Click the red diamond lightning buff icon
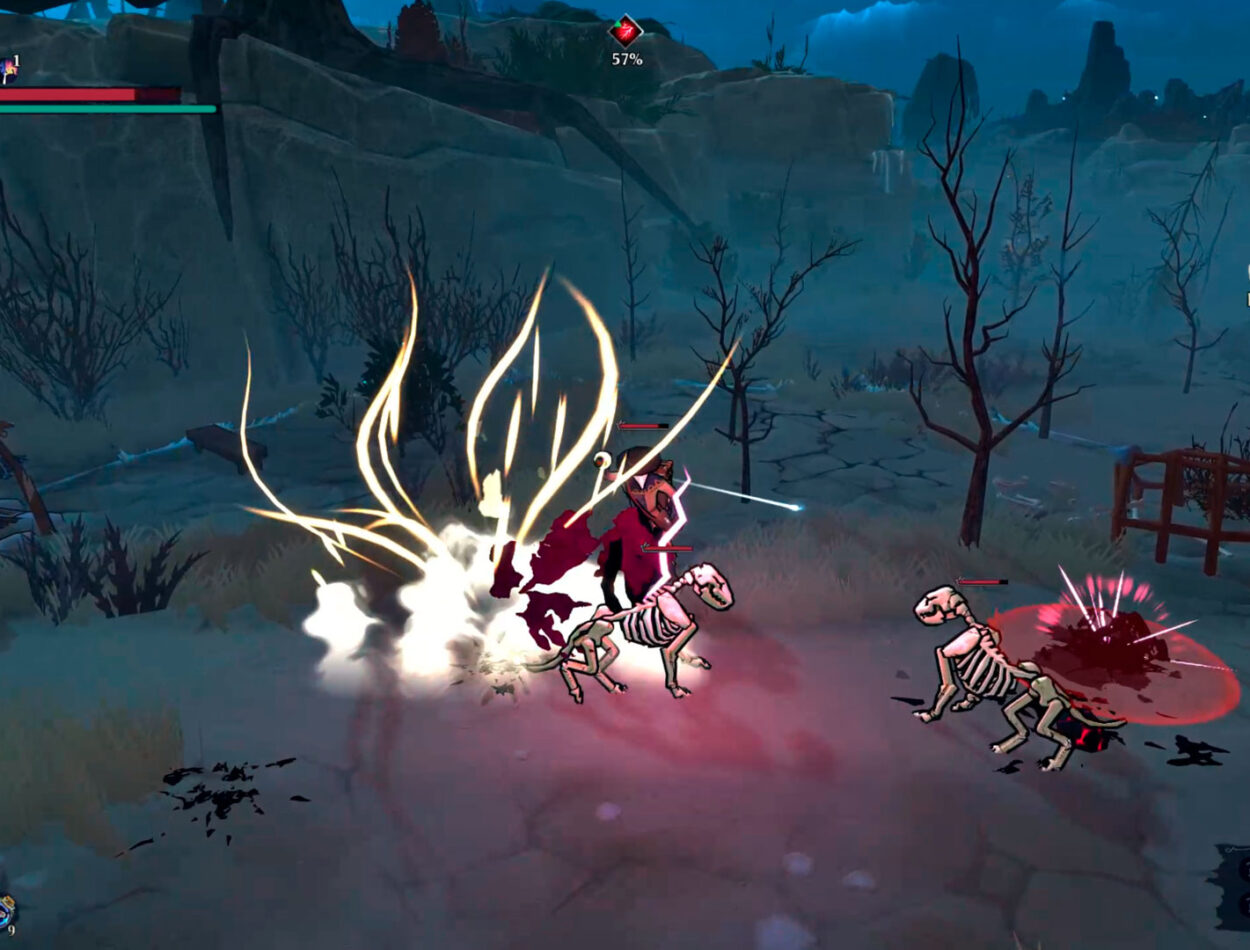The width and height of the screenshot is (1250, 950). [626, 31]
